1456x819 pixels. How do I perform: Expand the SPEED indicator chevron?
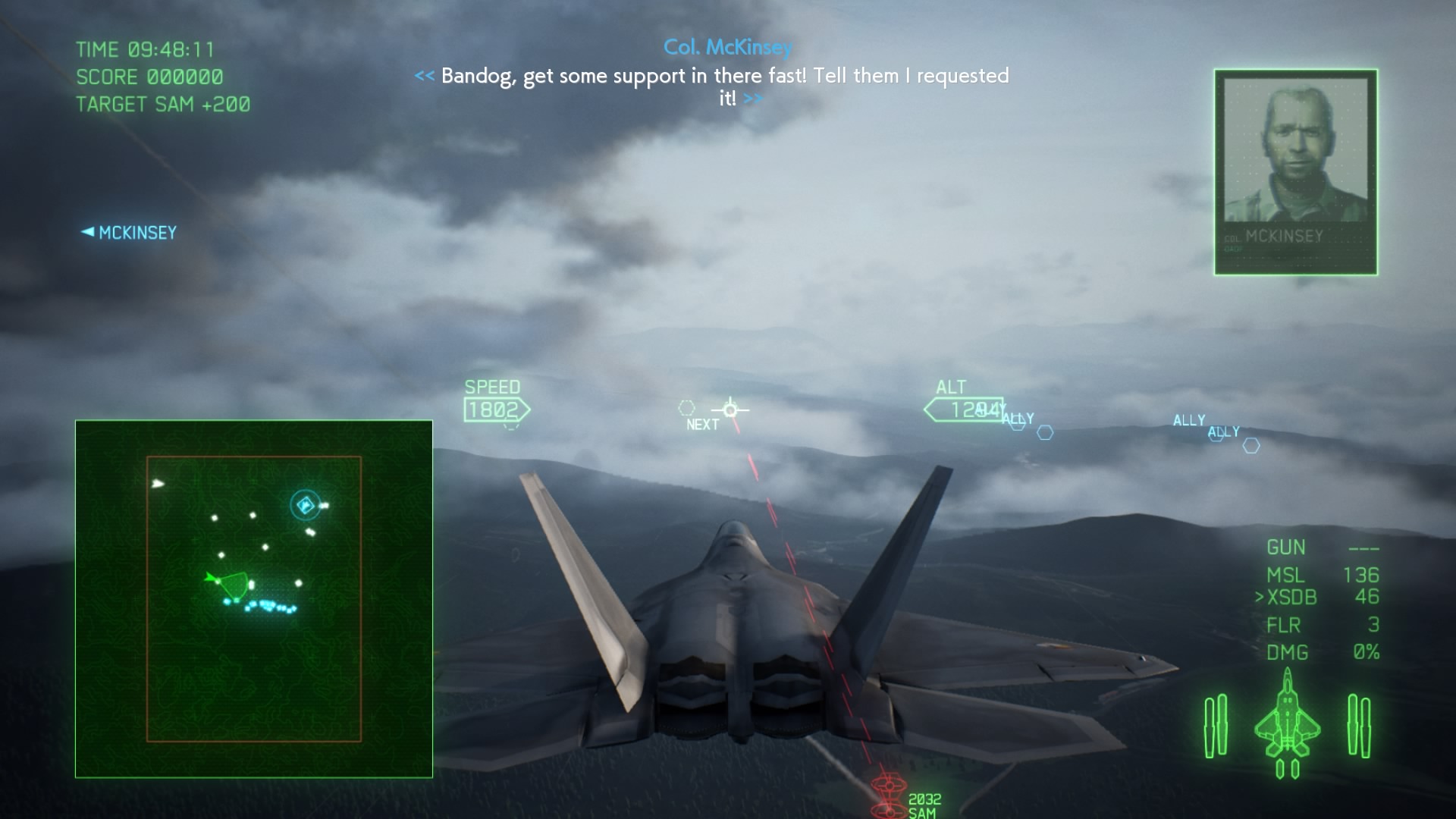[495, 408]
